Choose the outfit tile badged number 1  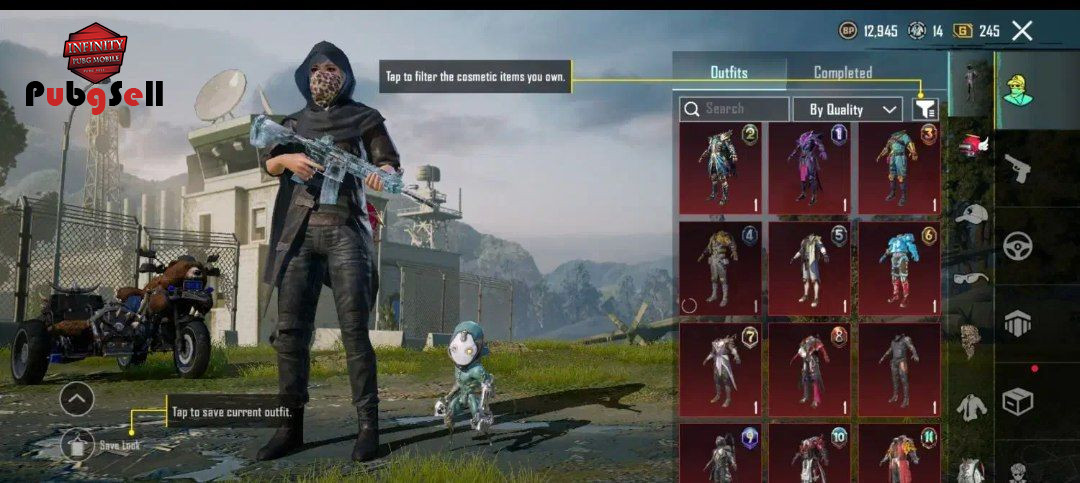[x=809, y=169]
